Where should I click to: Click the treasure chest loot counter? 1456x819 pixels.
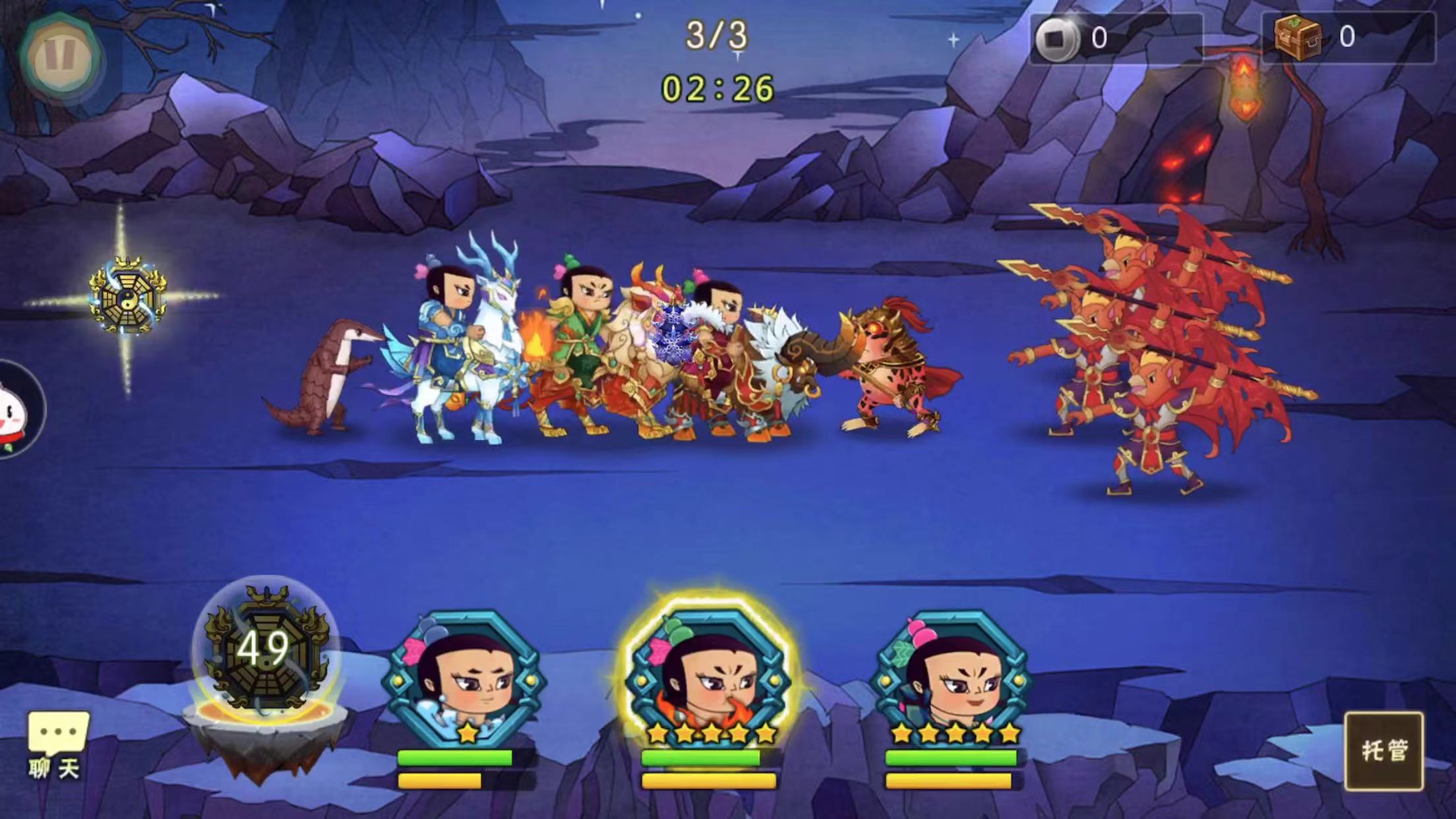coord(1347,38)
